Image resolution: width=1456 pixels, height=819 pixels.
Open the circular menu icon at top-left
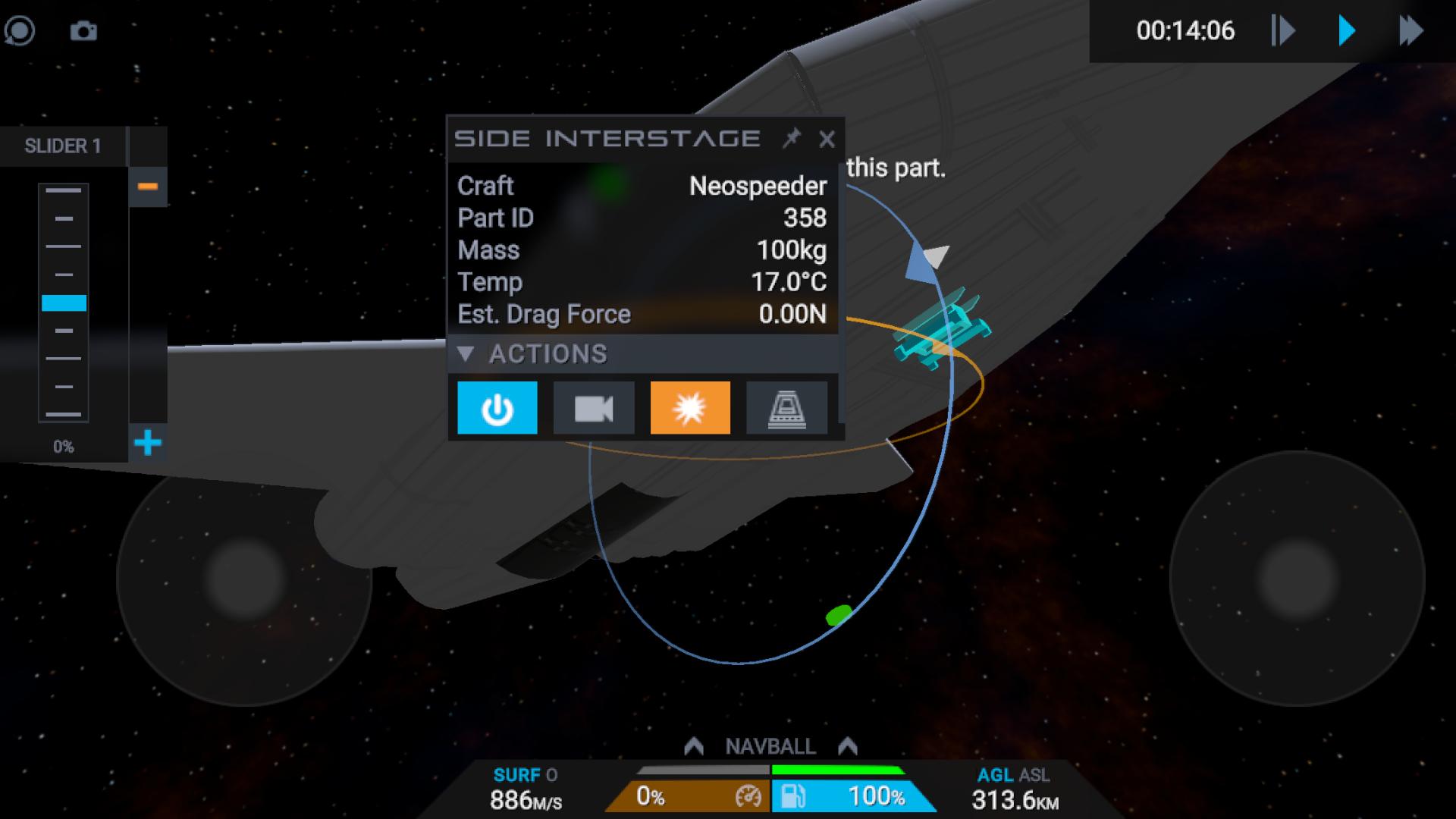click(20, 31)
